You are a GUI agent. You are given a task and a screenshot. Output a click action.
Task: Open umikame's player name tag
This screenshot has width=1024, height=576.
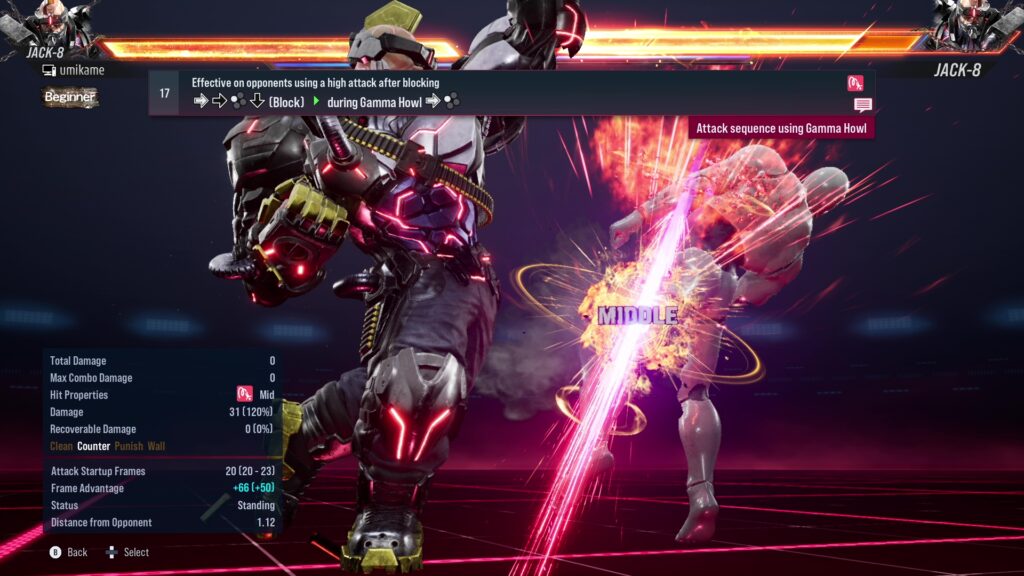pyautogui.click(x=73, y=70)
